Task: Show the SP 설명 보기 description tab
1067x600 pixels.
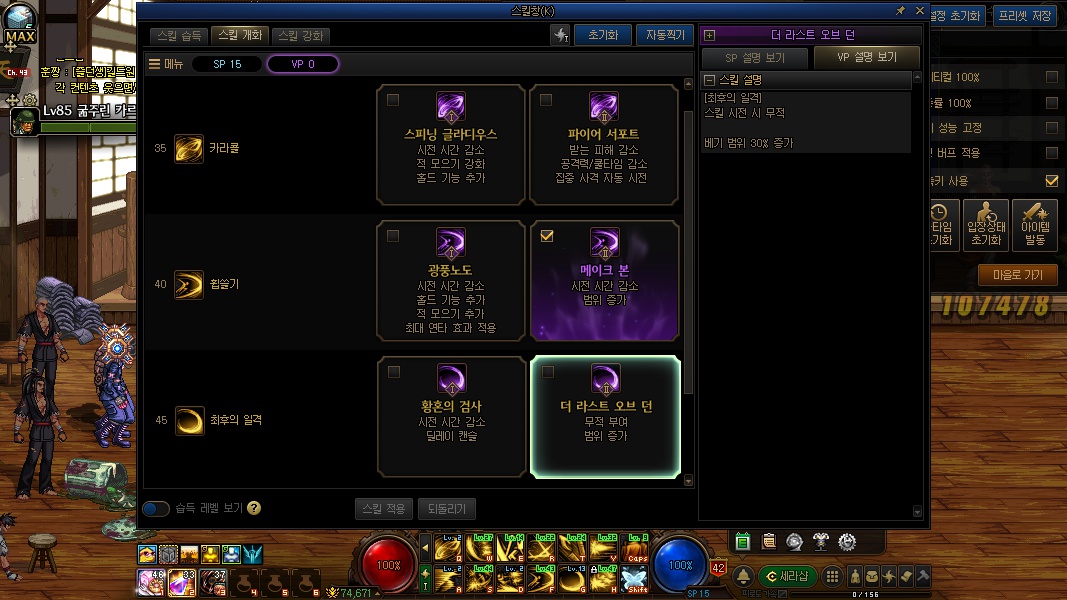Action: [755, 58]
